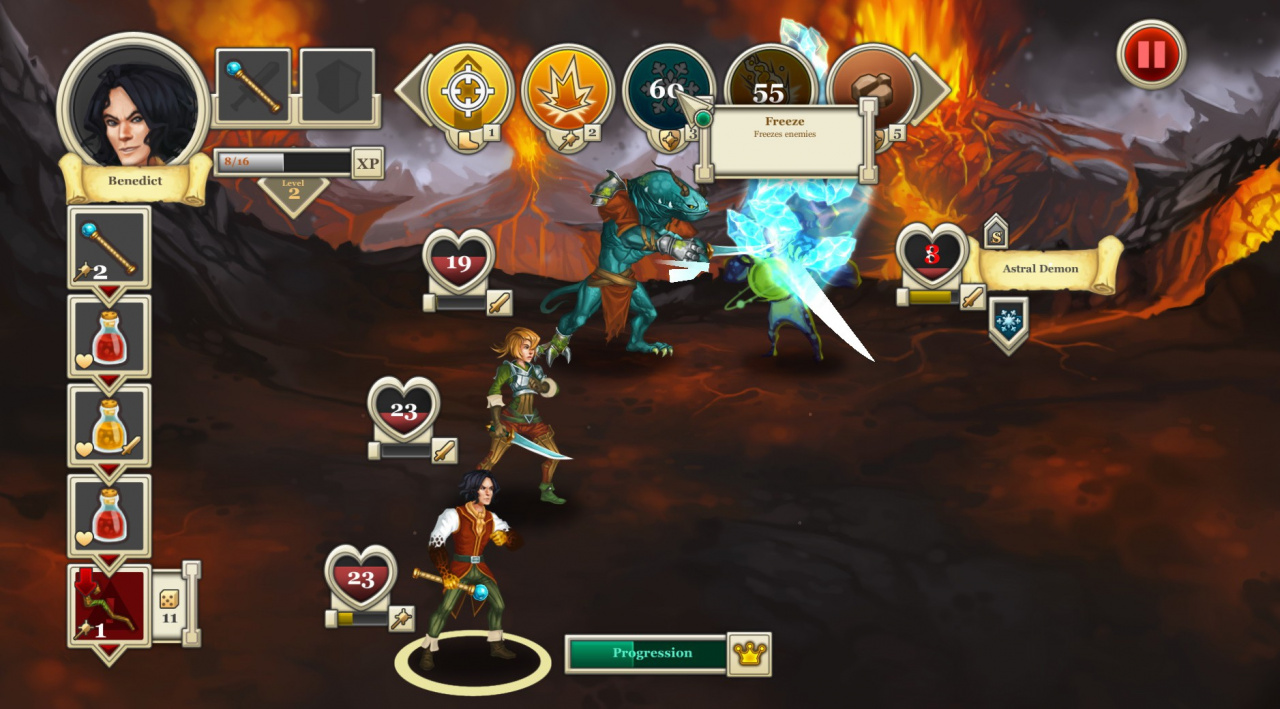Image resolution: width=1280 pixels, height=709 pixels.
Task: Show next abilities with right arrow
Action: (932, 90)
